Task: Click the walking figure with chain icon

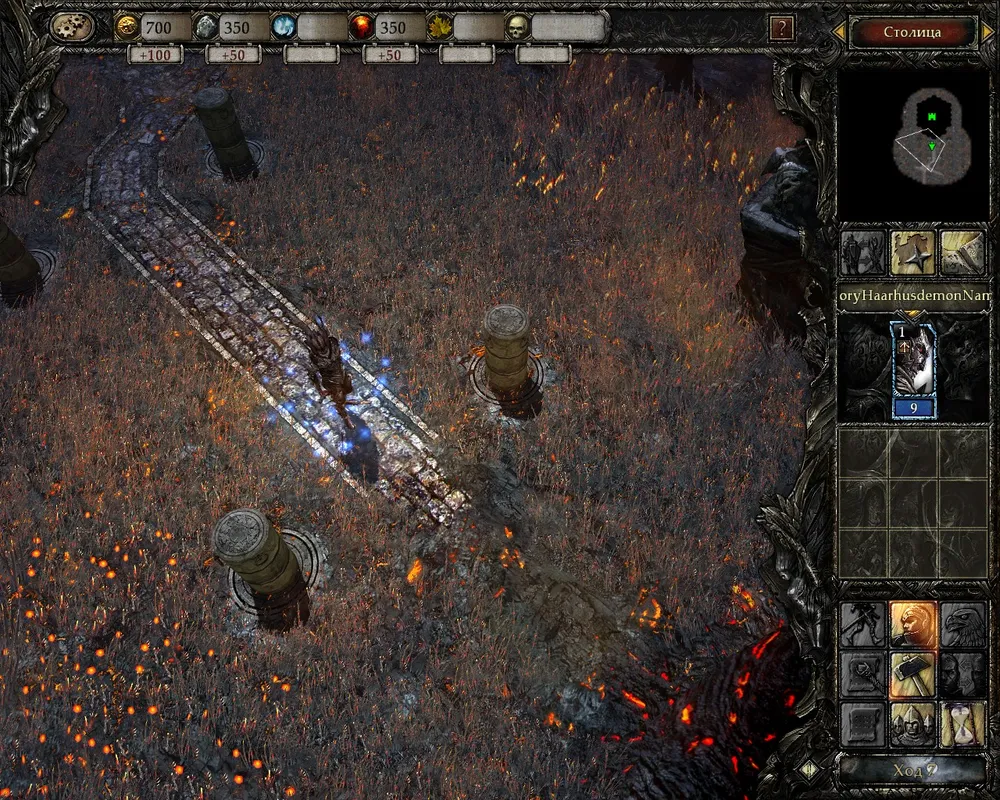Action: tap(862, 624)
